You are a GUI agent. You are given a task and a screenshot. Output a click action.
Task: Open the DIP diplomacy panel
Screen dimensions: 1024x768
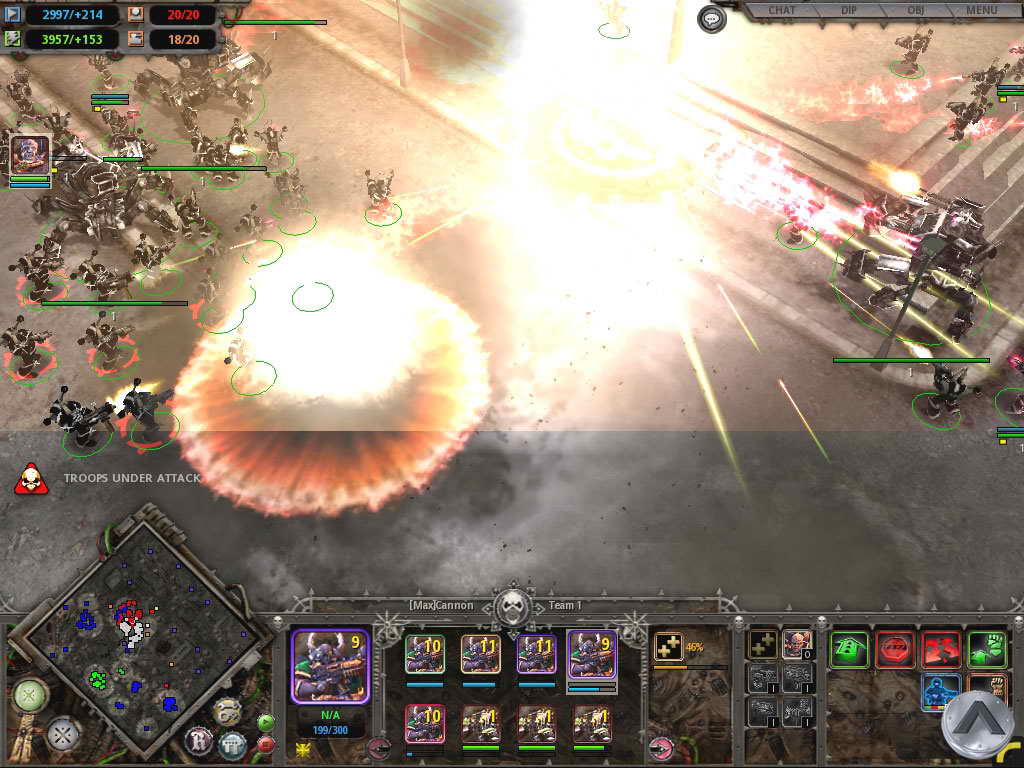click(x=847, y=11)
